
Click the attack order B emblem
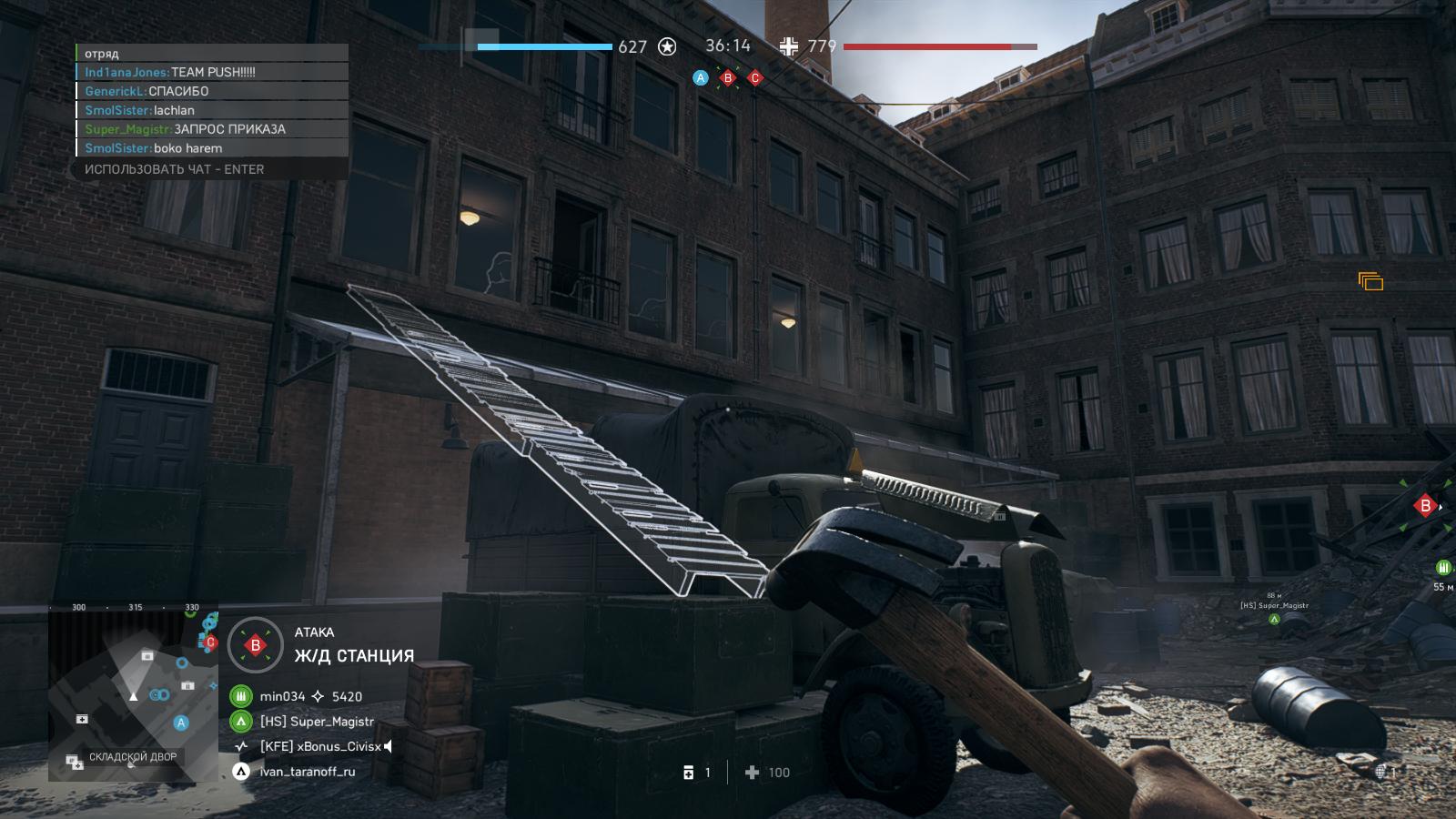pyautogui.click(x=256, y=645)
